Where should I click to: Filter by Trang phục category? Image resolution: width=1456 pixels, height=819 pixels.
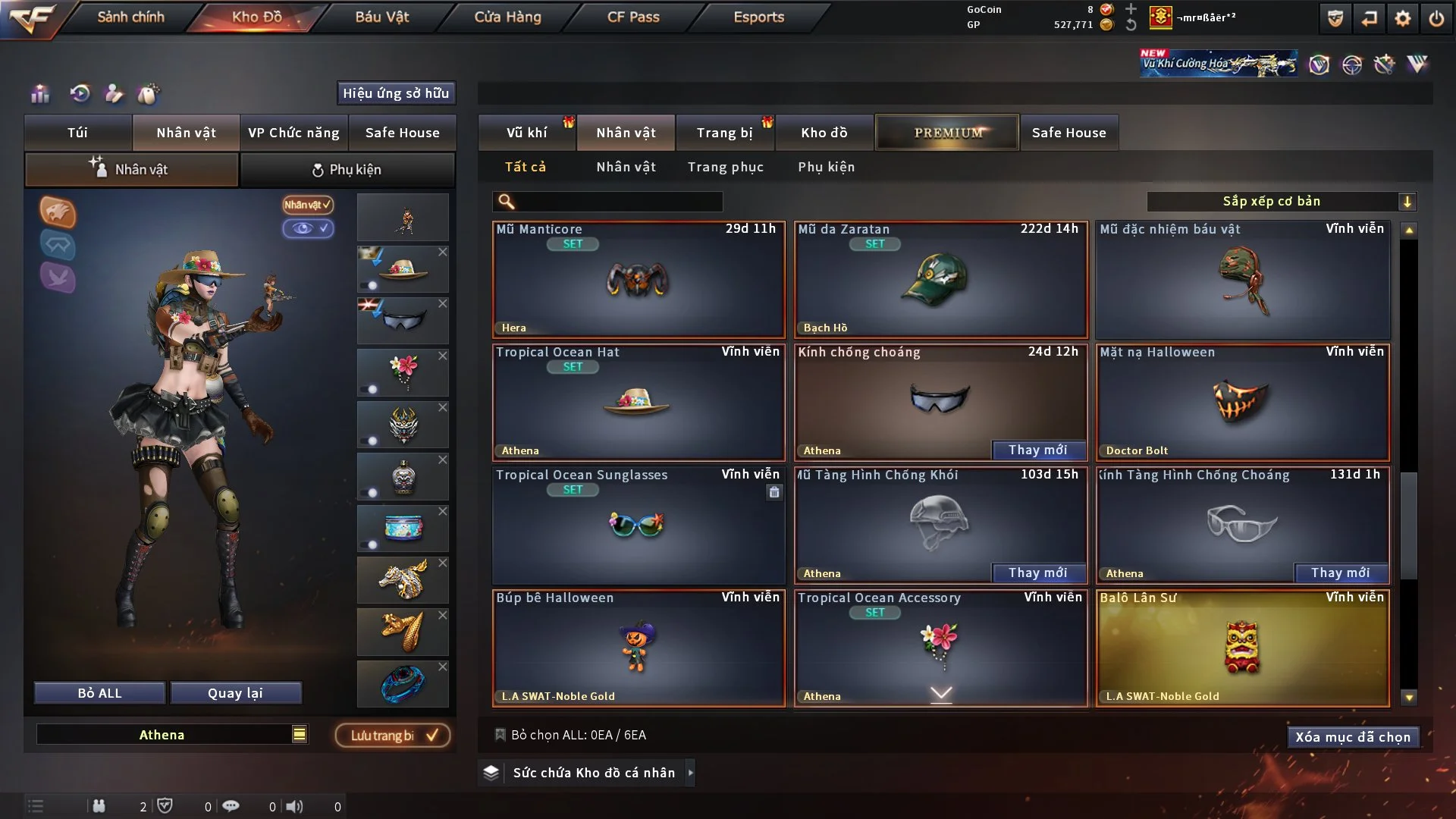(725, 167)
